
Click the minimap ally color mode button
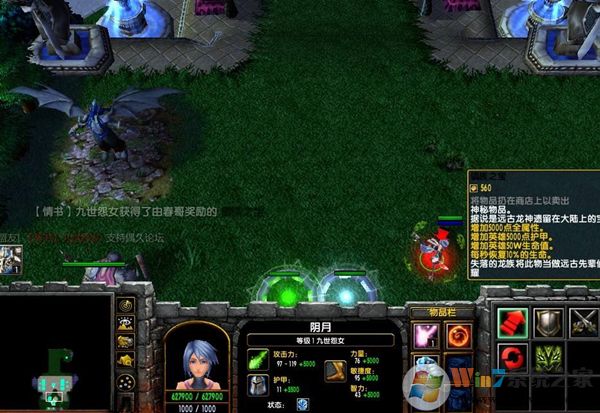(x=126, y=341)
